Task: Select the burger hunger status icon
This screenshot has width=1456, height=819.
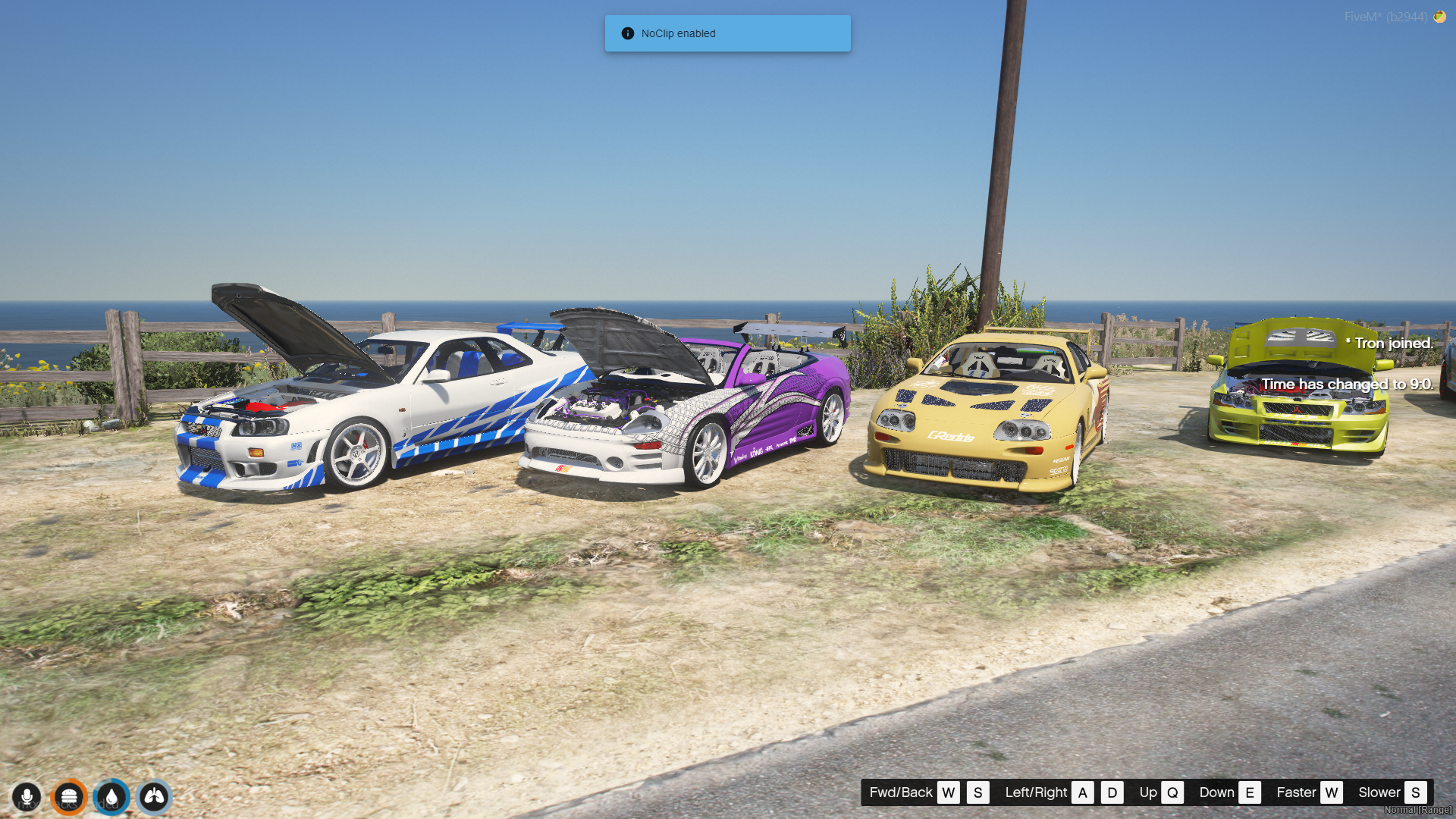Action: 69,797
